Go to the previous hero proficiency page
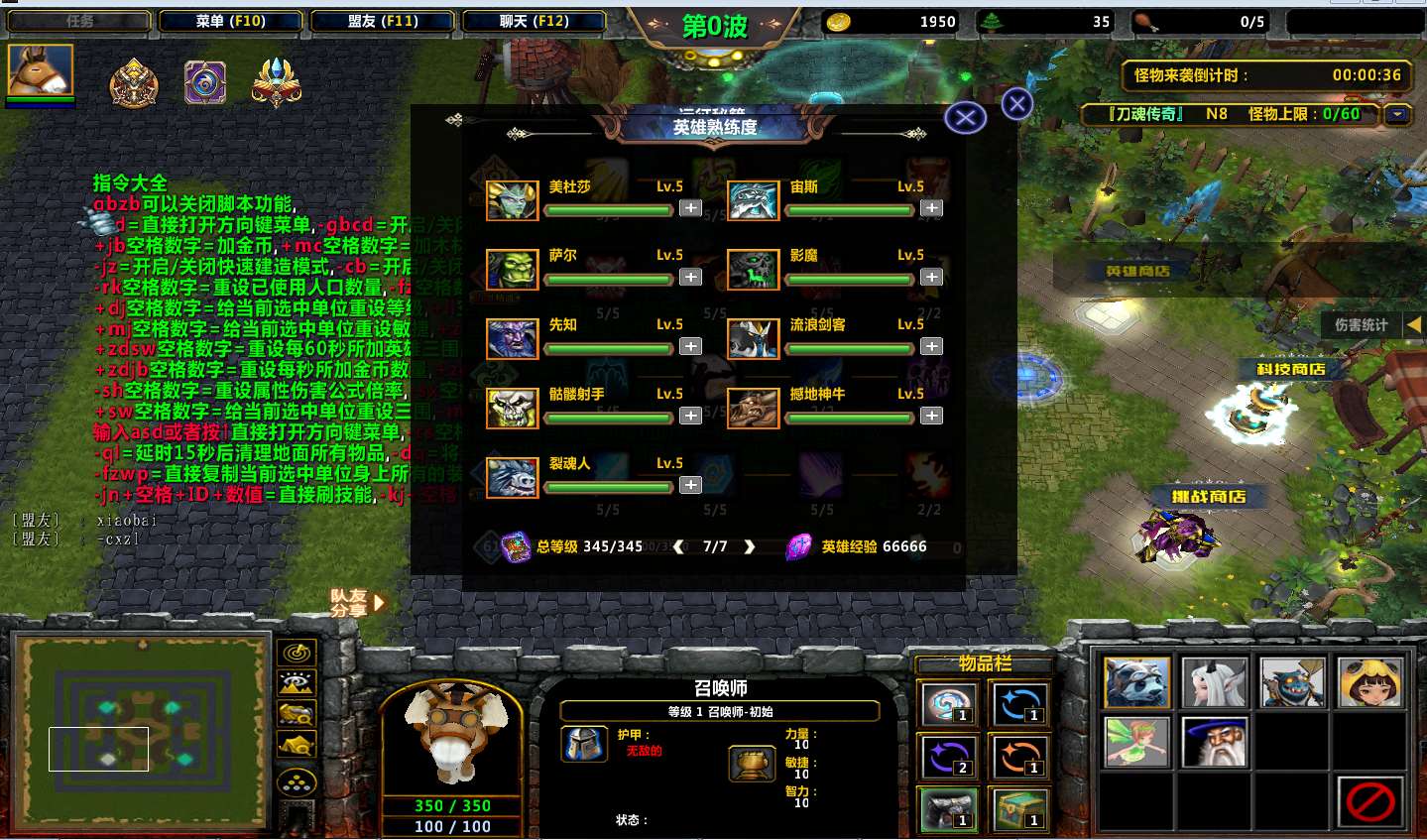This screenshot has width=1427, height=840. [x=679, y=546]
